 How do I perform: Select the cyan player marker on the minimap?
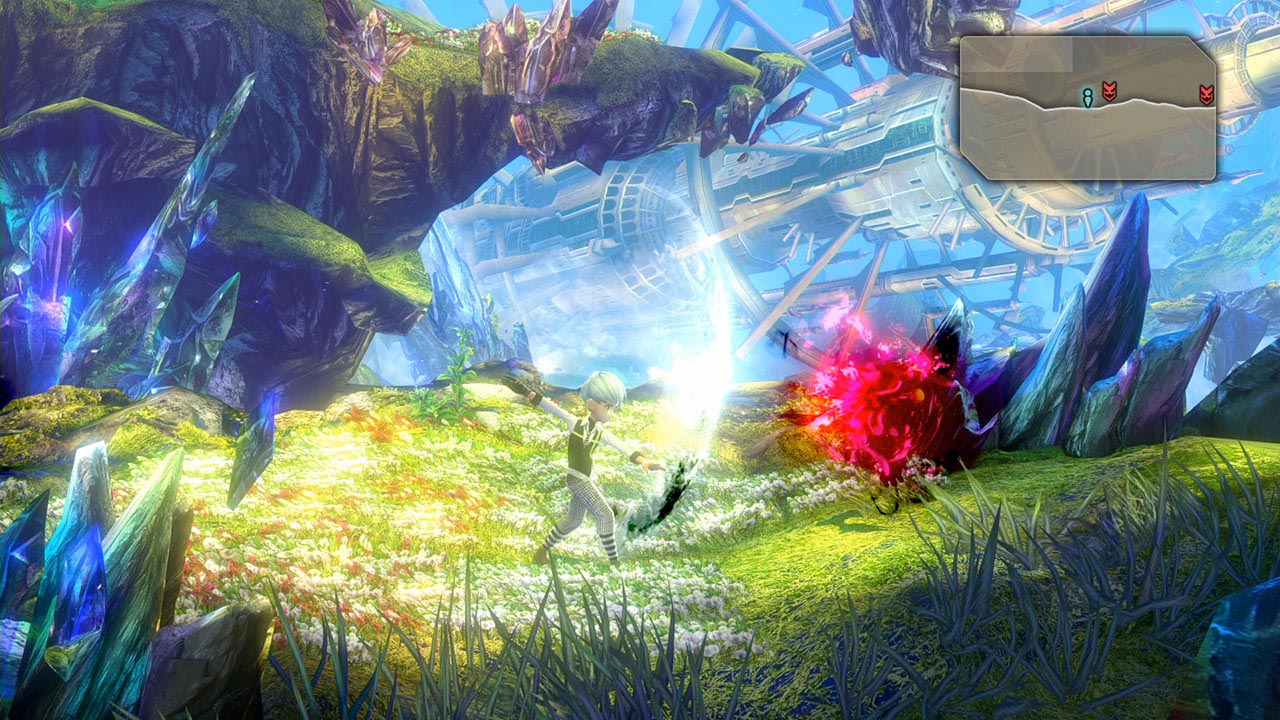(x=1088, y=96)
